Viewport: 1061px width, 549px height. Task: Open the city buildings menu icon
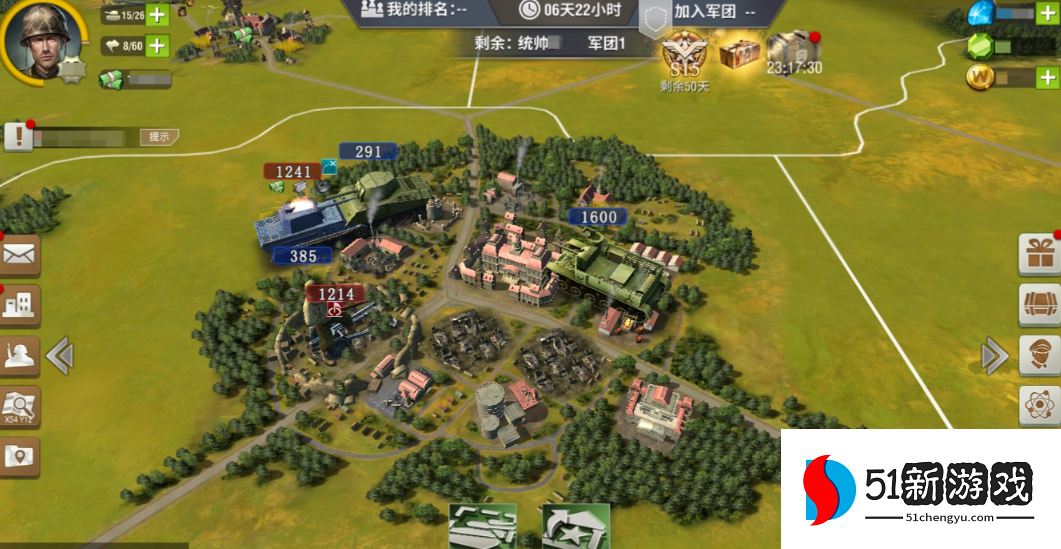coord(19,305)
